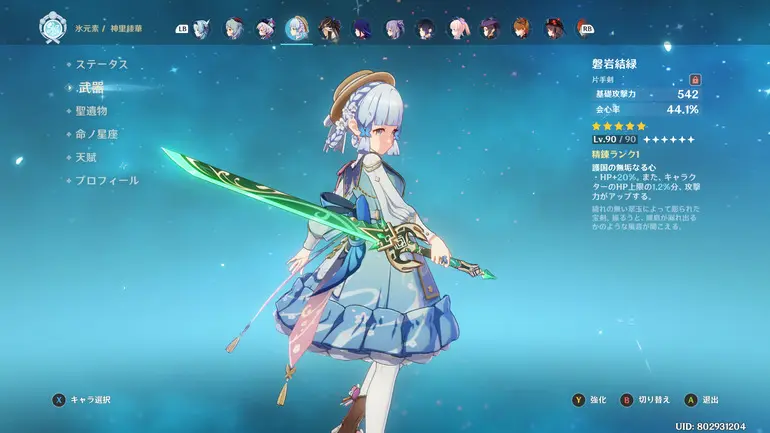
Task: Open the プロフィール page
Action: [x=108, y=180]
